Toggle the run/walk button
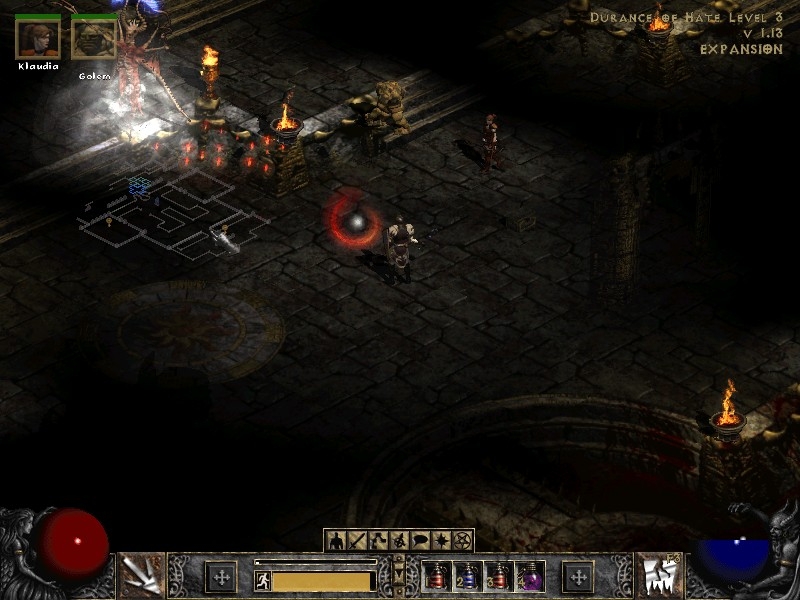Viewport: 800px width, 600px height. point(263,581)
